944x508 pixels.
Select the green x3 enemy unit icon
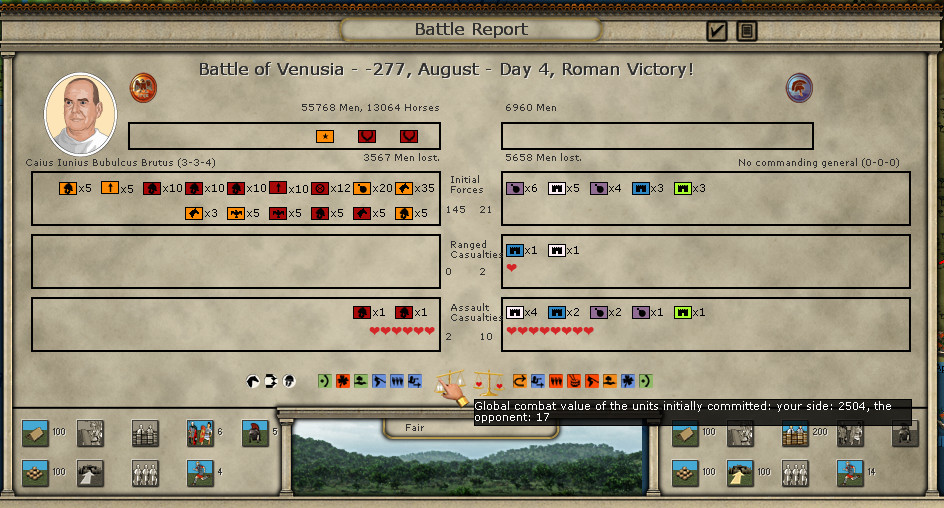point(683,188)
